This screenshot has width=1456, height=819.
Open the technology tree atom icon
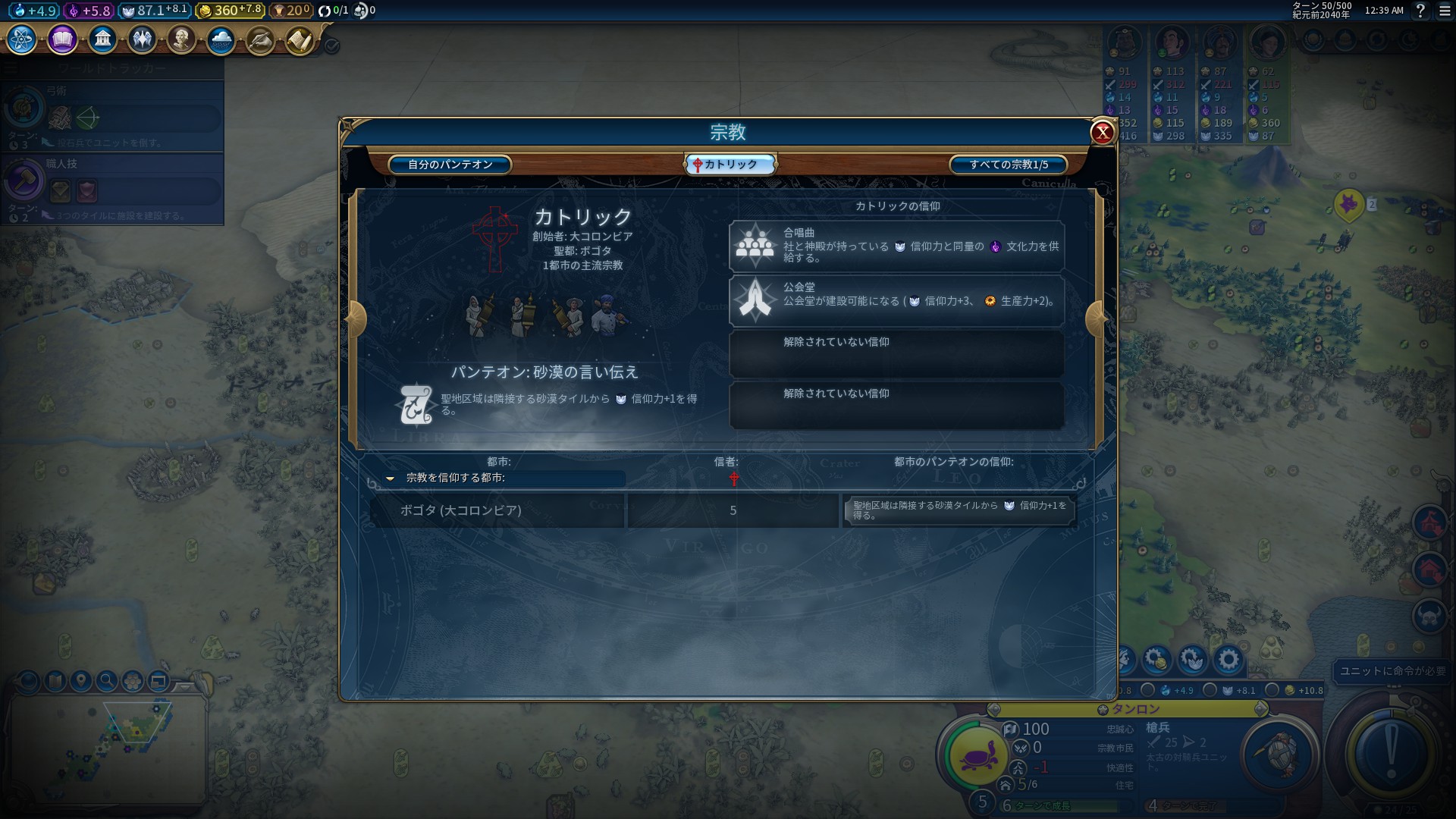tap(22, 39)
